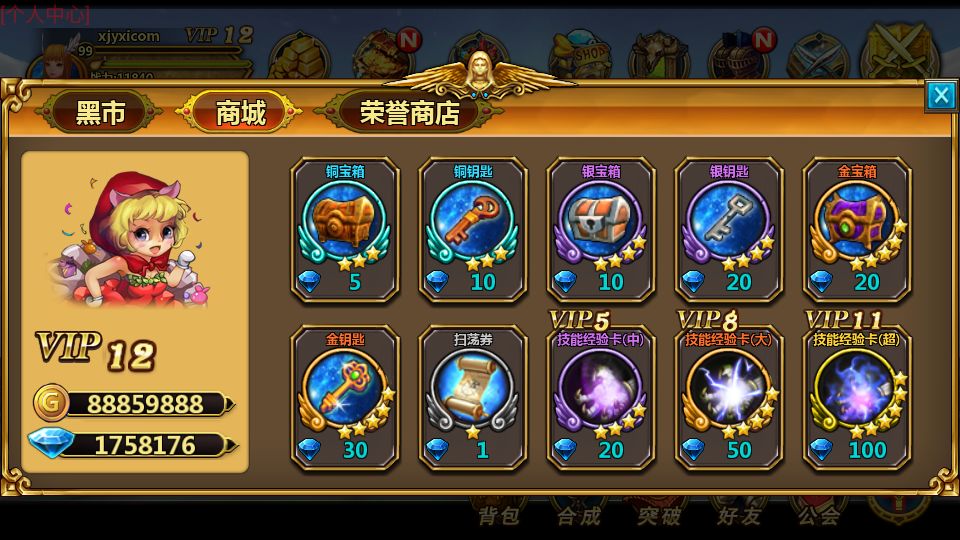Select the 技能经验卡(中) skill card
This screenshot has height=540, width=960.
[601, 397]
